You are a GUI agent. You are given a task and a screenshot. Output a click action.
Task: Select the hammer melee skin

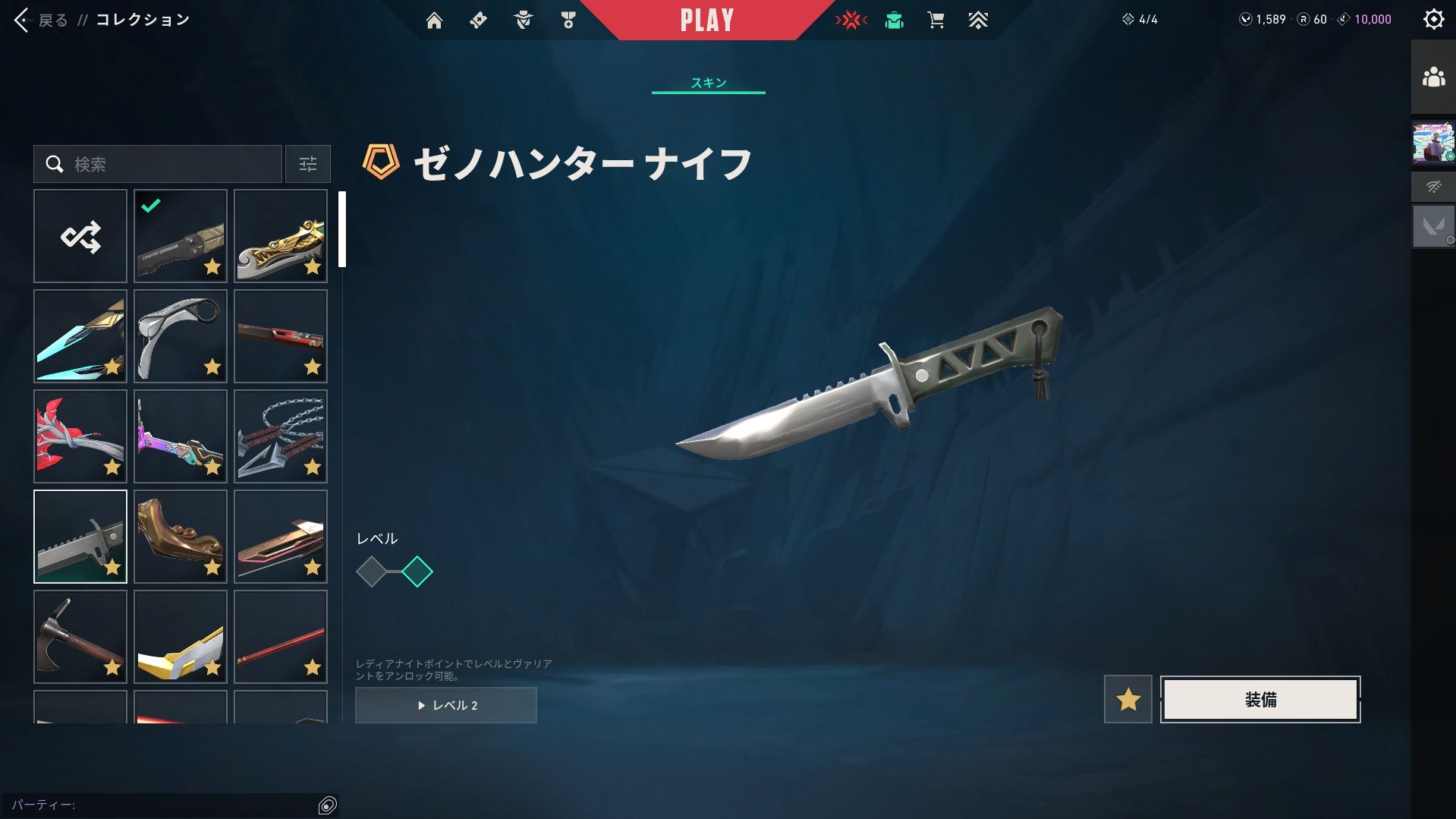tap(80, 637)
